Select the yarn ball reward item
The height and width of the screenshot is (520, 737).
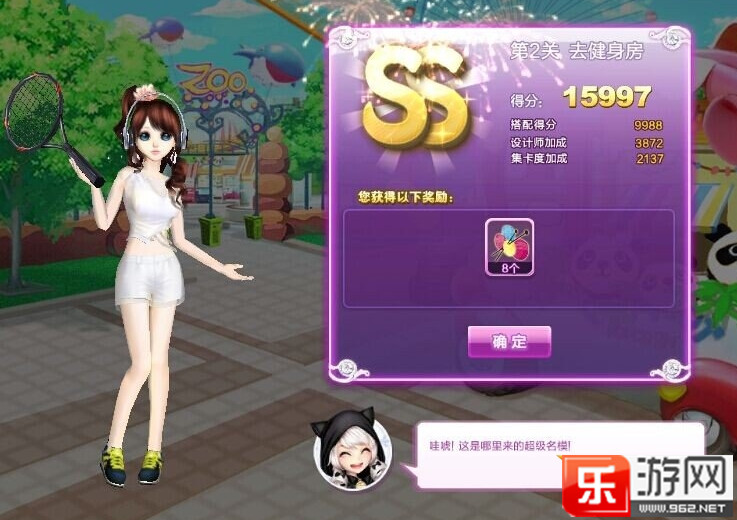pos(509,246)
